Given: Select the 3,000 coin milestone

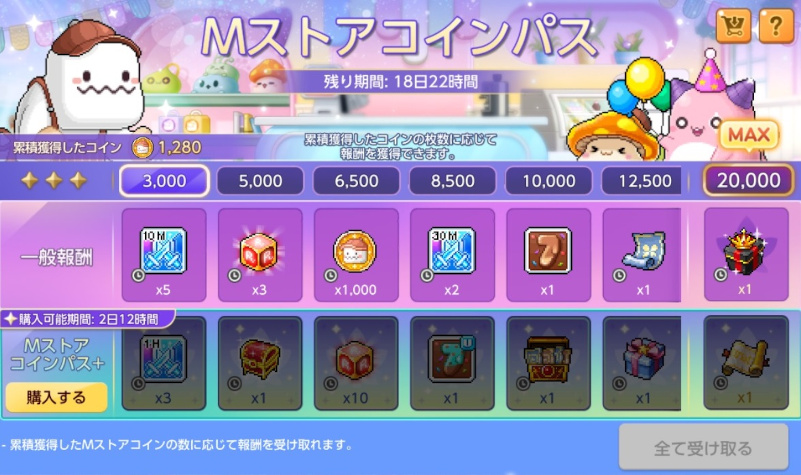Looking at the screenshot, I should (x=164, y=180).
